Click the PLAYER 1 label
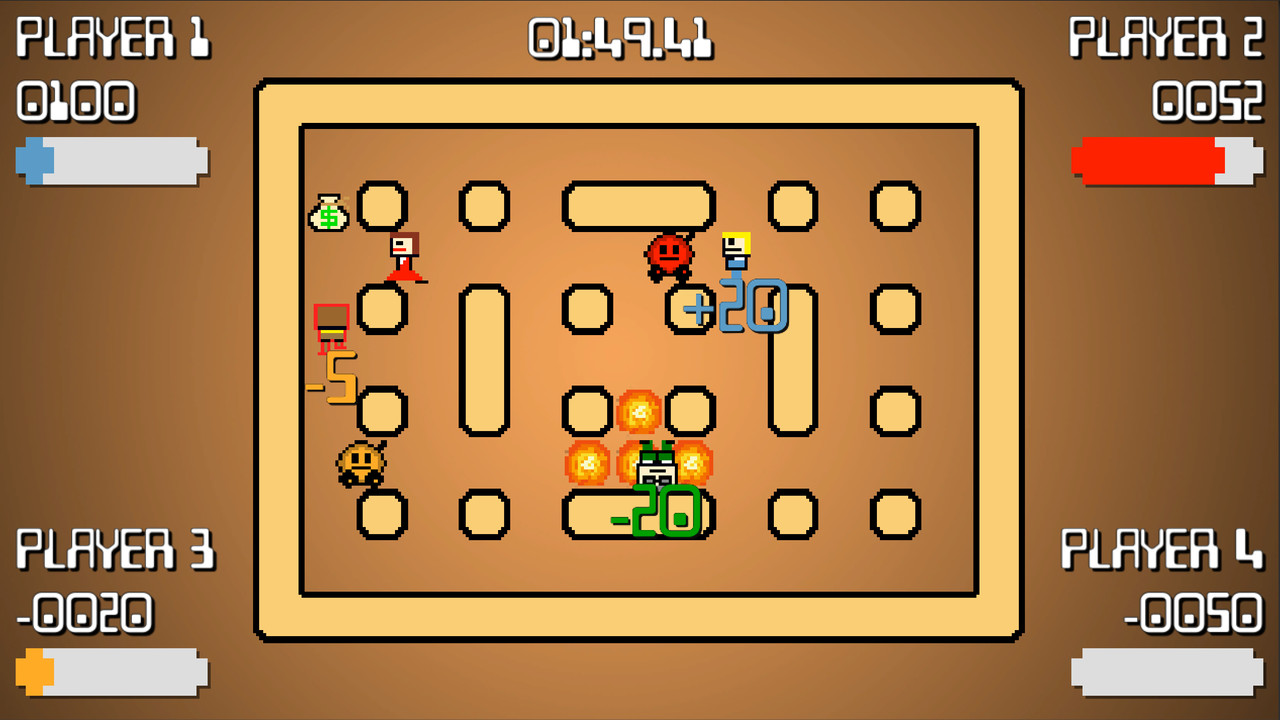The image size is (1280, 720). (113, 40)
